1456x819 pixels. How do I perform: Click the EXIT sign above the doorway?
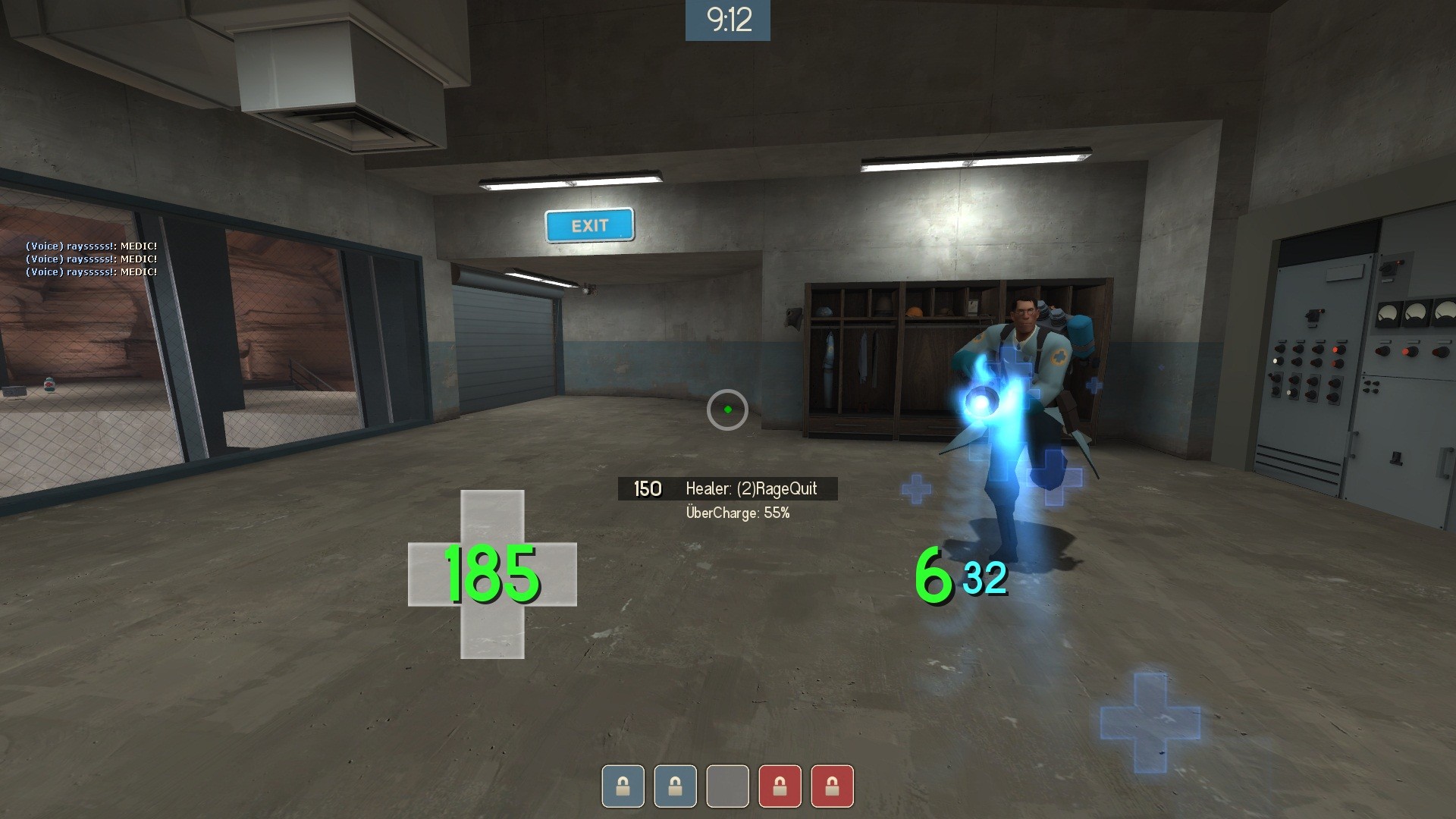point(589,225)
